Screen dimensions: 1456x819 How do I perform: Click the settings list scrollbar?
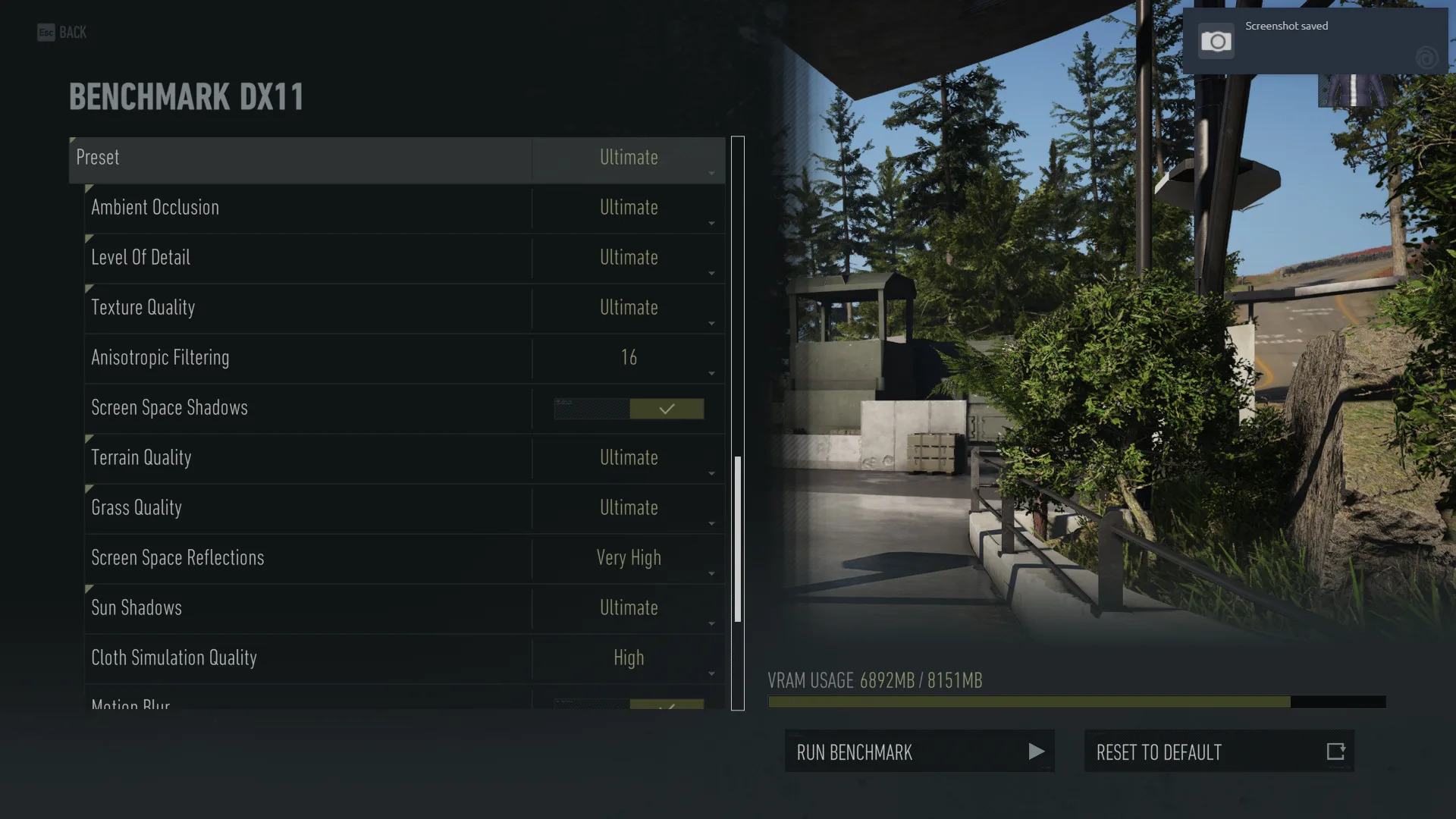(738, 538)
